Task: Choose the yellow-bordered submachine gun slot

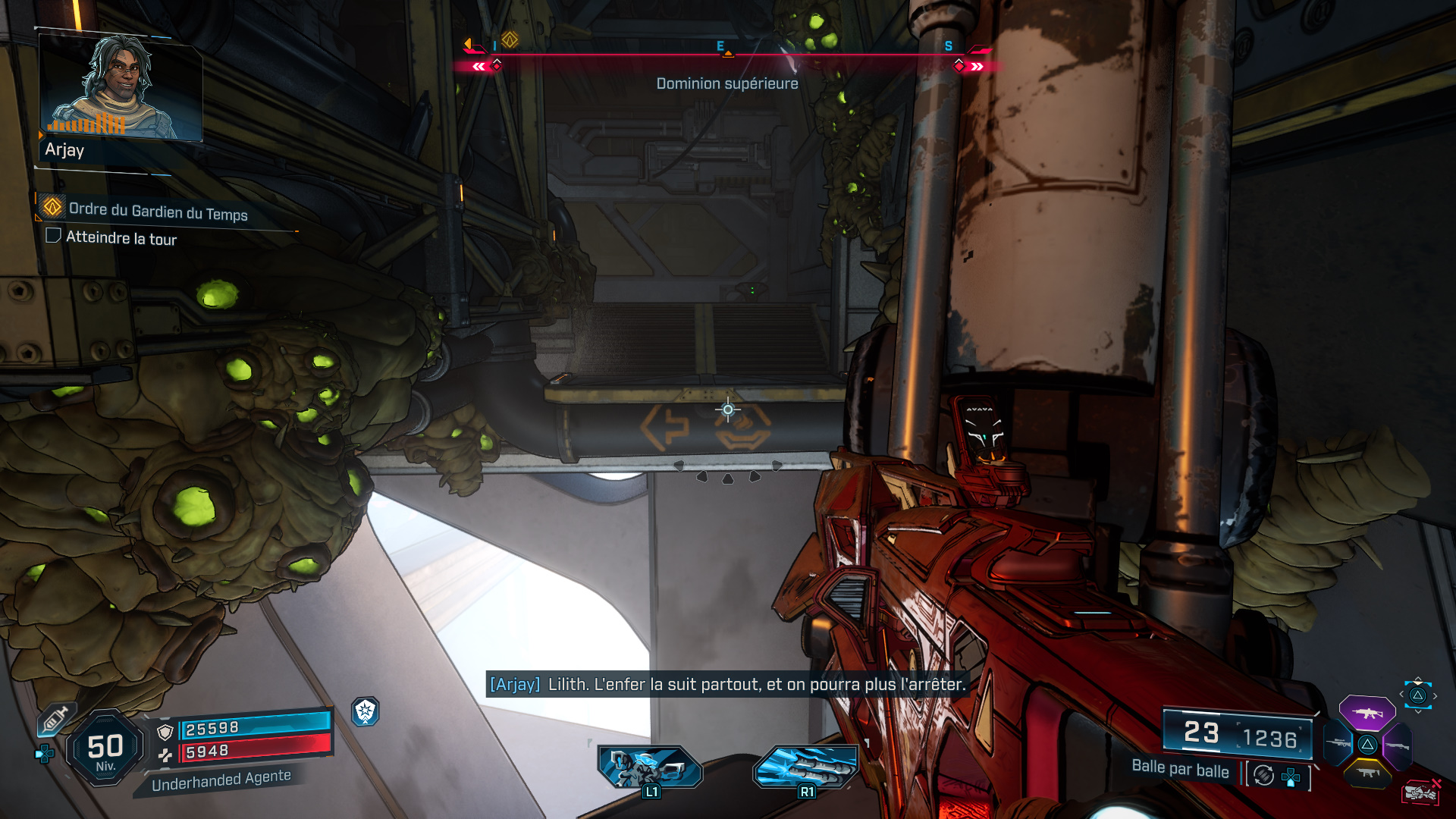Action: (1367, 773)
